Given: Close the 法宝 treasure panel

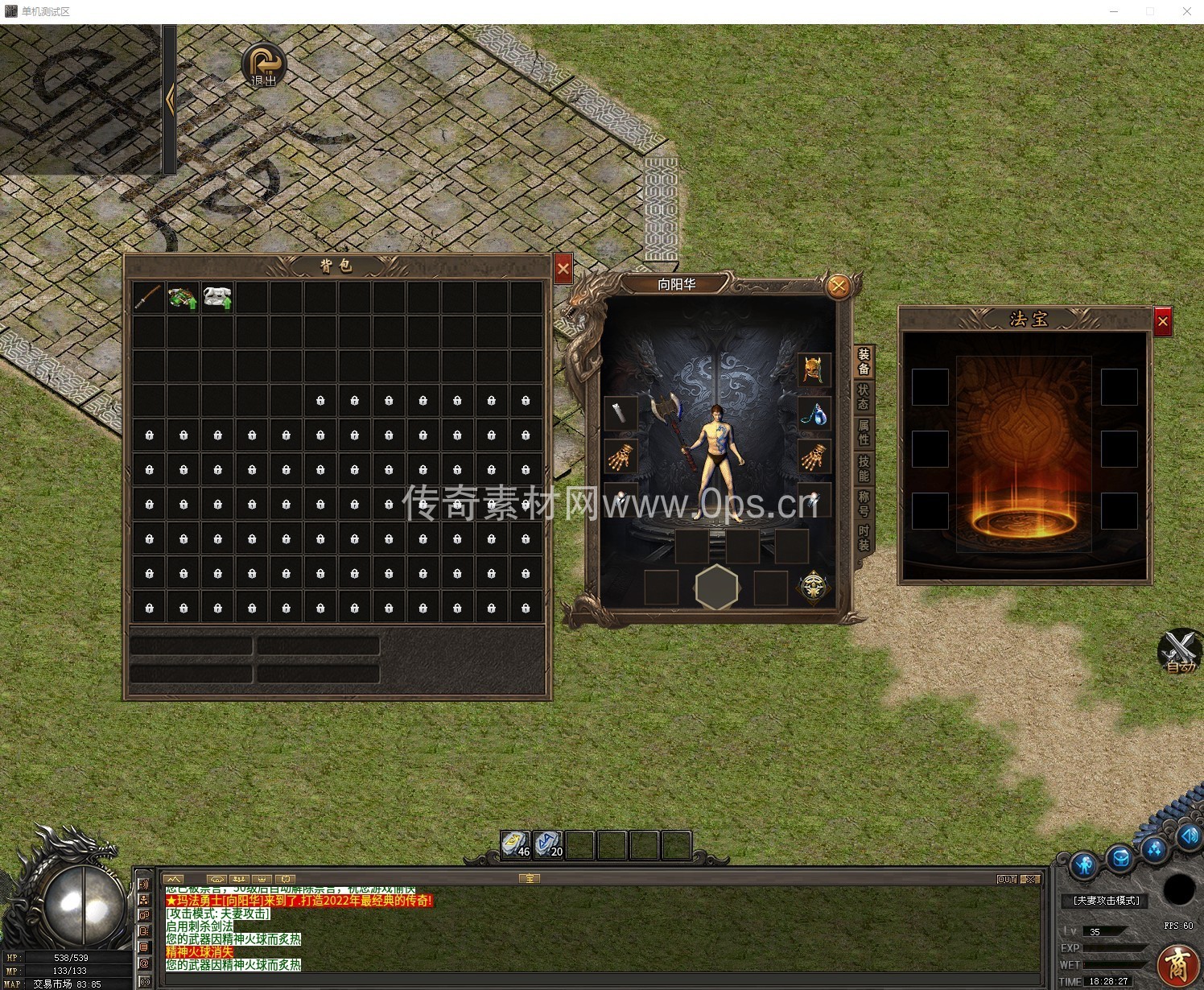Looking at the screenshot, I should pyautogui.click(x=1162, y=322).
